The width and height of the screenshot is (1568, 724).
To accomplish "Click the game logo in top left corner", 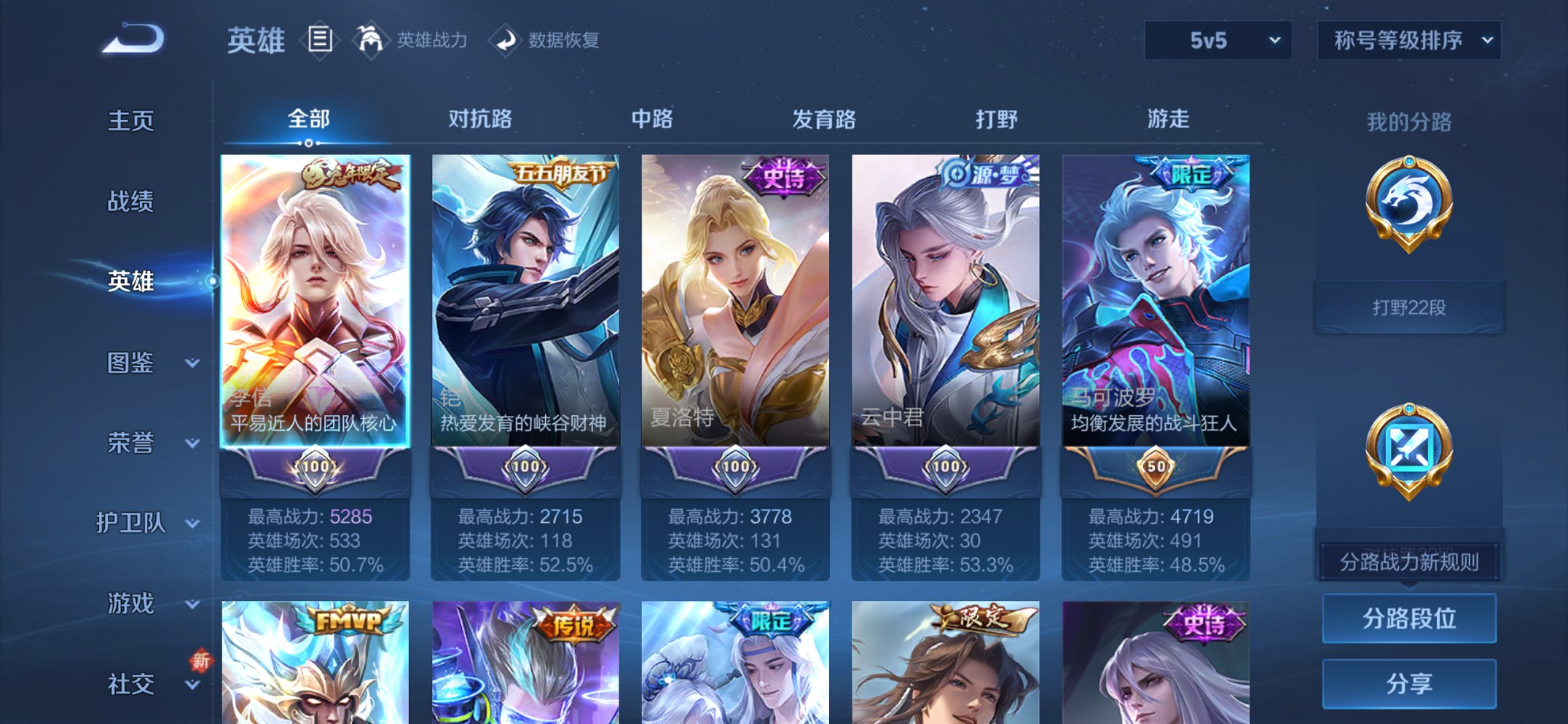I will [x=131, y=40].
